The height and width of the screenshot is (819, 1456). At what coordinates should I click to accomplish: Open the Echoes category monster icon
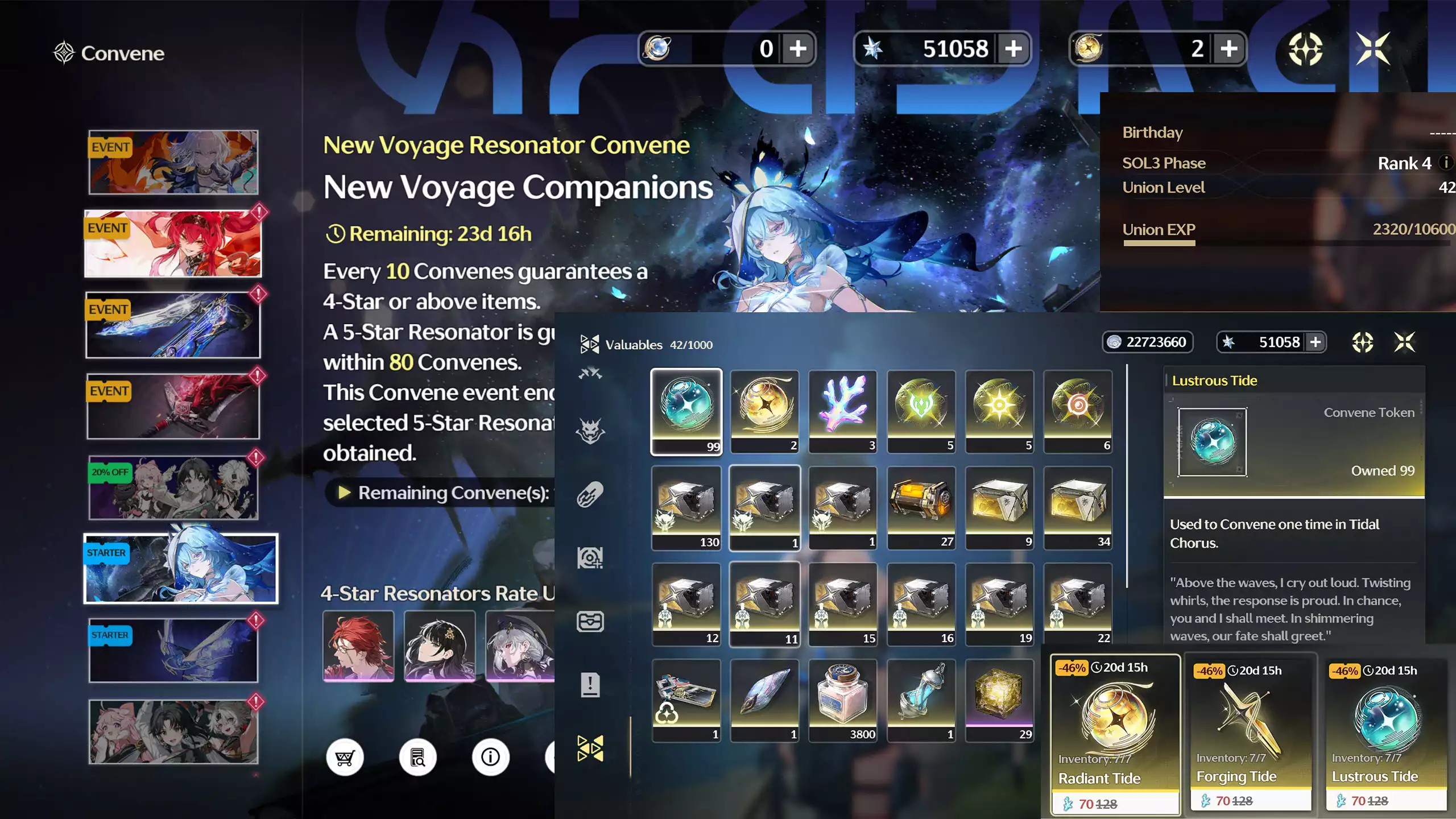click(x=591, y=432)
